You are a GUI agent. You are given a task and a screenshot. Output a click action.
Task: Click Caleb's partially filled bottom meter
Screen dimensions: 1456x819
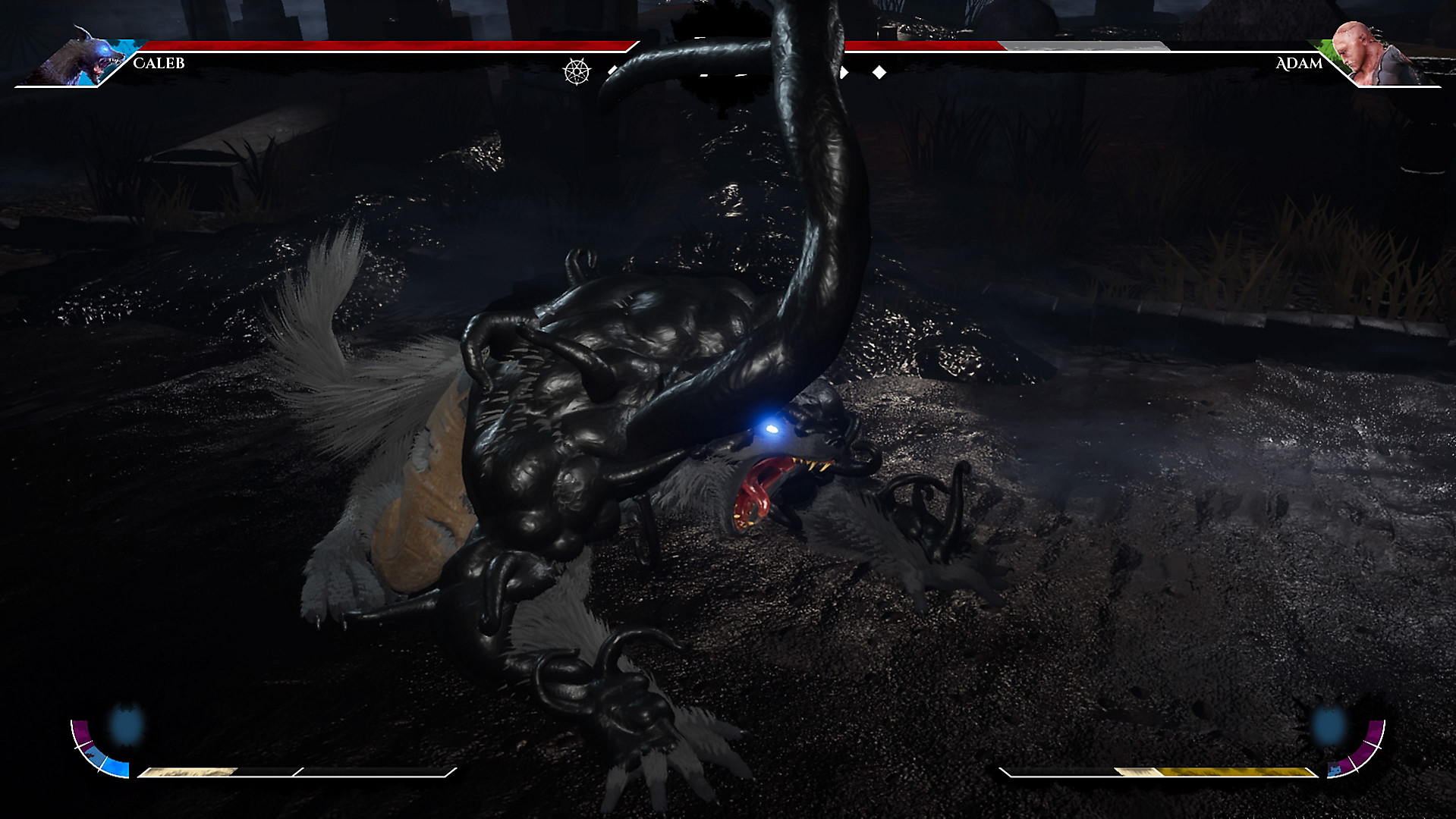(x=190, y=771)
